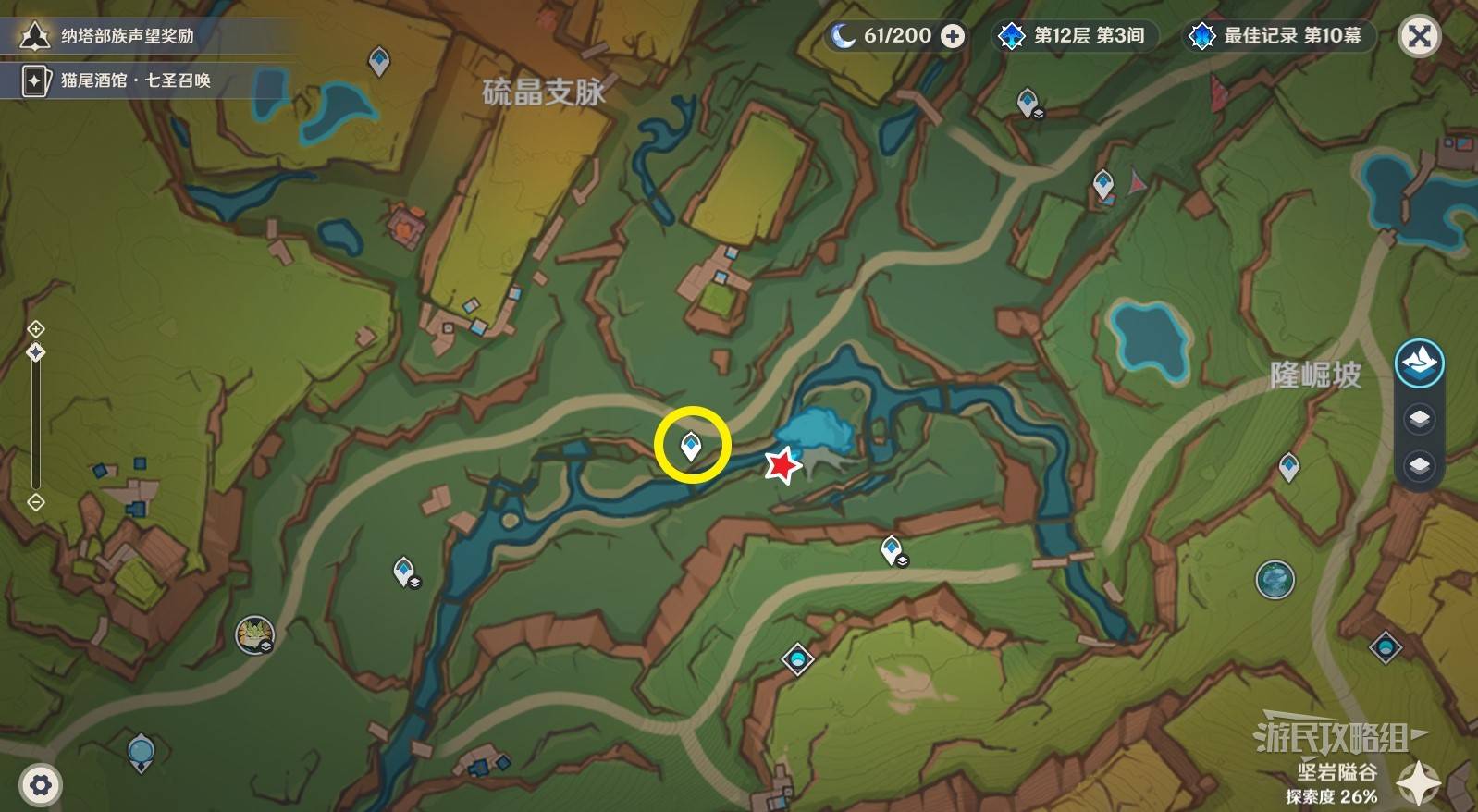1478x812 pixels.
Task: Open the Natlan tribe reputation rewards tracker
Action: click(127, 36)
